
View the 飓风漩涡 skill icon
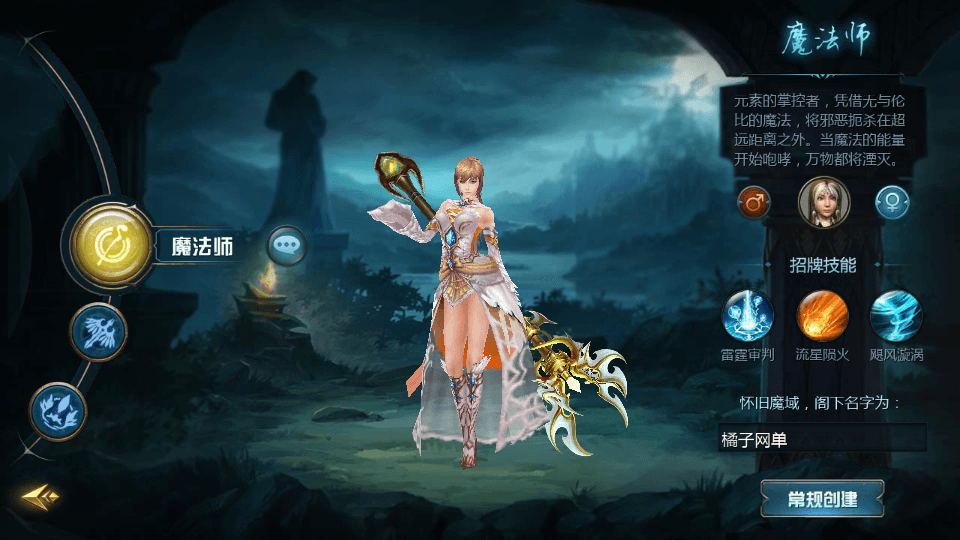pos(896,317)
